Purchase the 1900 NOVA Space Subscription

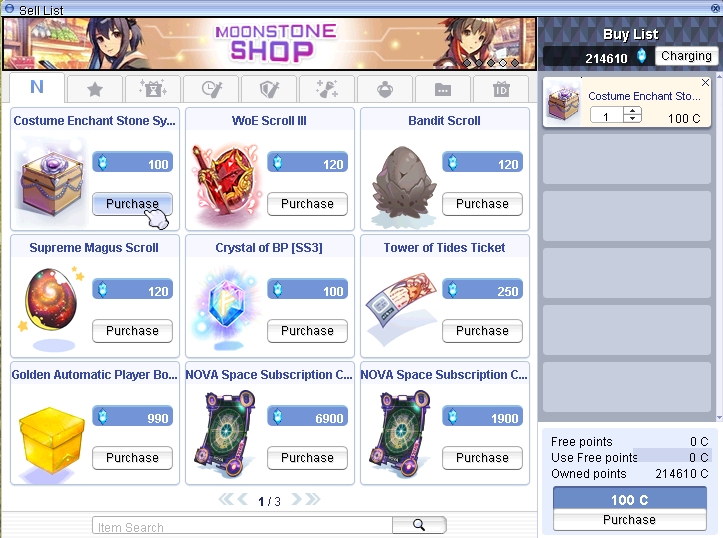pyautogui.click(x=482, y=458)
